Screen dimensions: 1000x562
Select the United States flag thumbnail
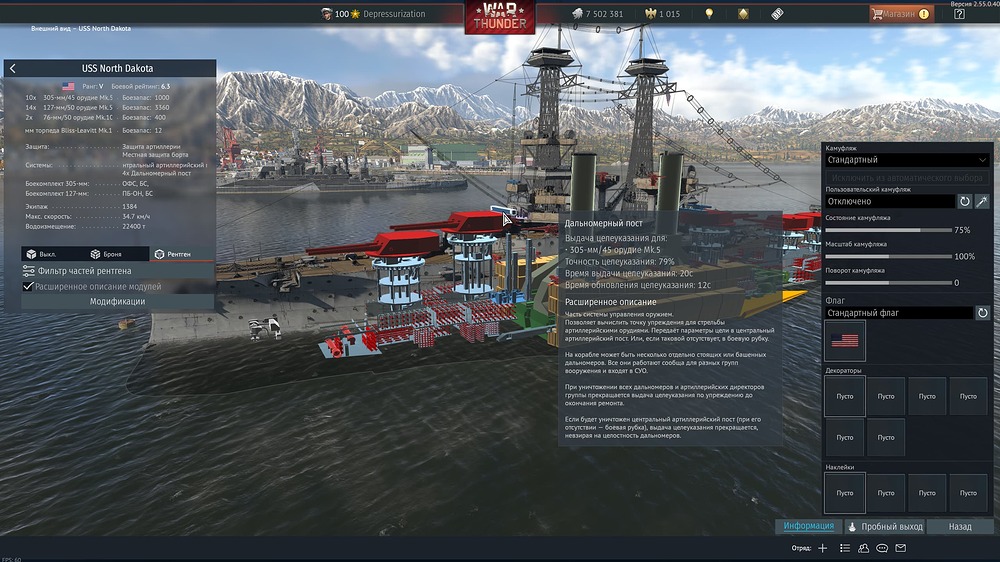click(845, 341)
